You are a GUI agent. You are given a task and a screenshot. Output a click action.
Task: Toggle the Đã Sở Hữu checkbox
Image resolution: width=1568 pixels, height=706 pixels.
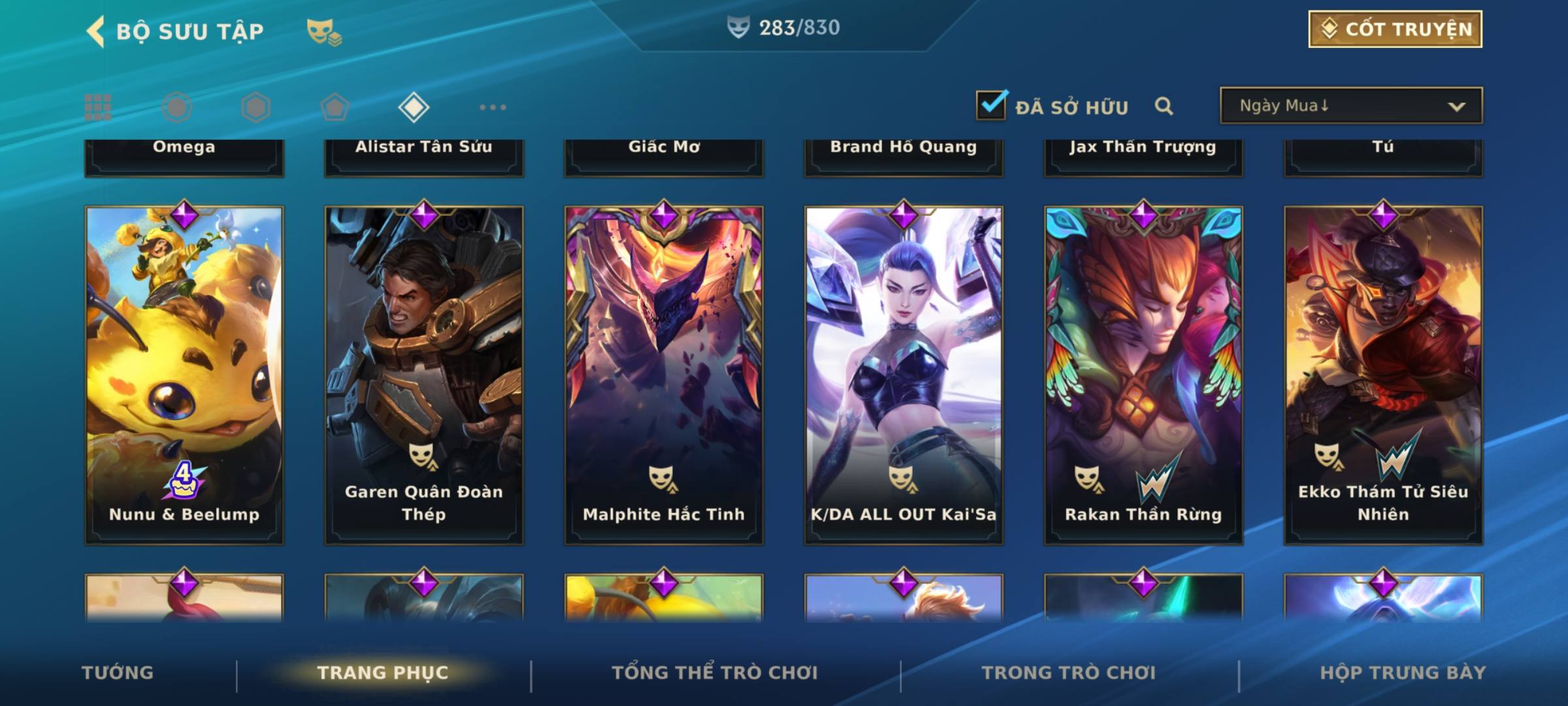pyautogui.click(x=991, y=105)
